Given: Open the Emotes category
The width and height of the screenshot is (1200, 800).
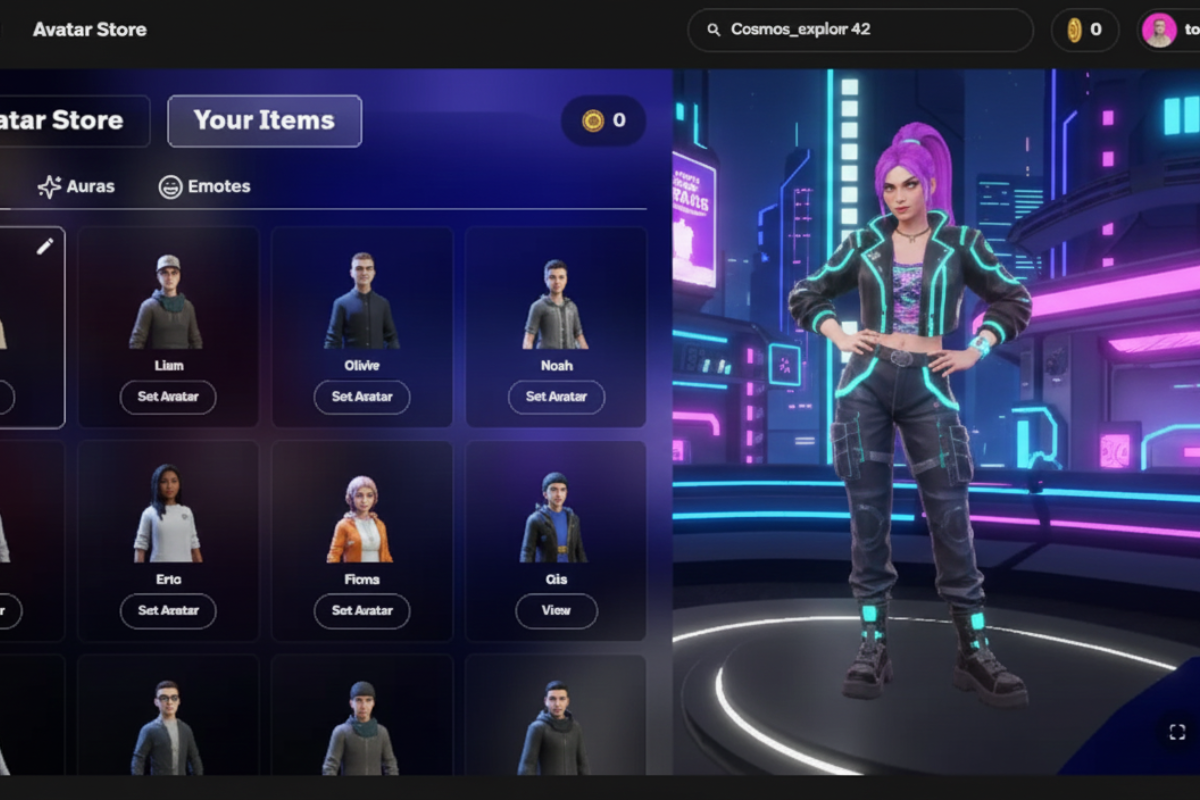Looking at the screenshot, I should click(x=204, y=187).
